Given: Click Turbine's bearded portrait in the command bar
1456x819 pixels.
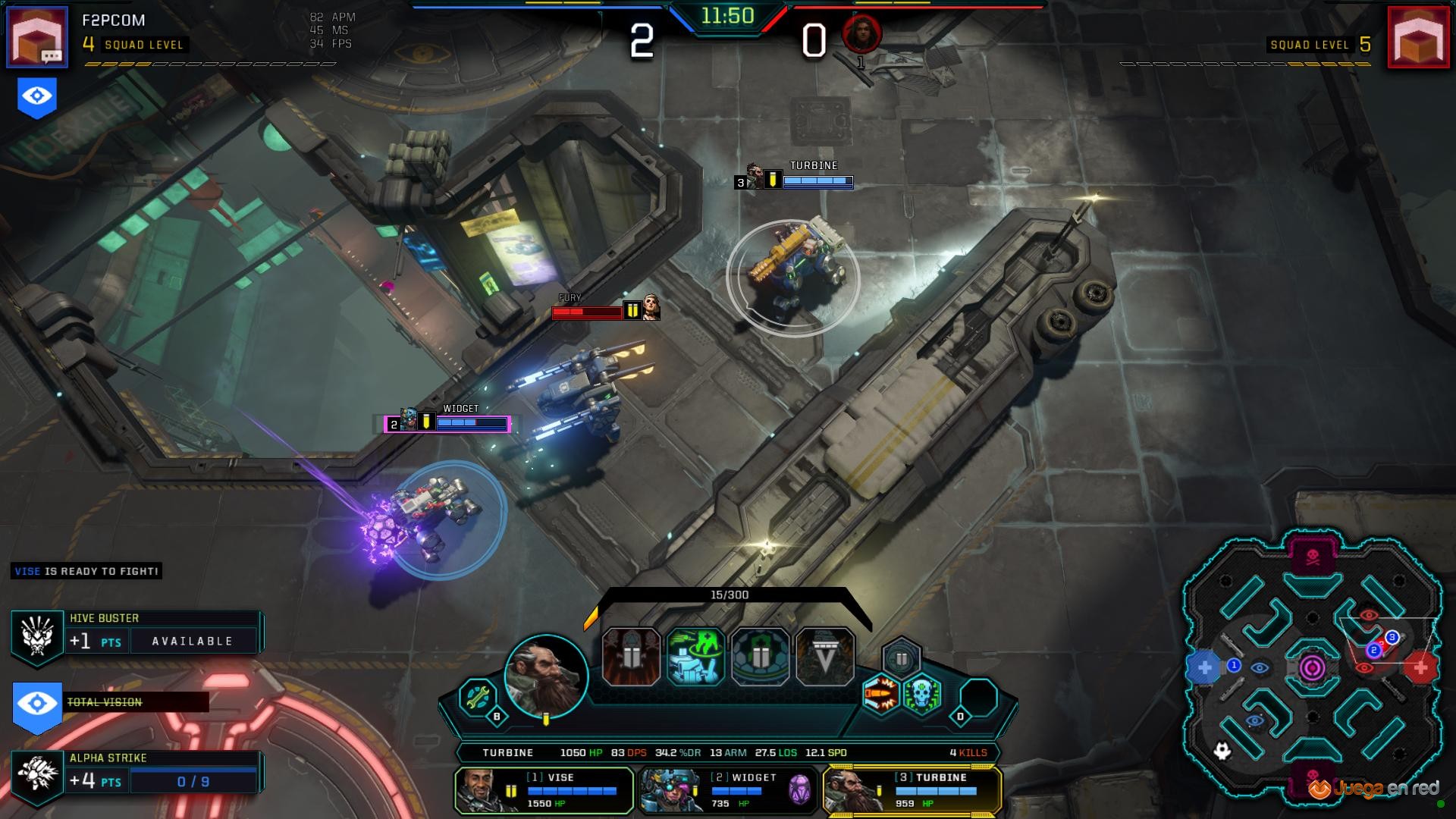Looking at the screenshot, I should (546, 676).
